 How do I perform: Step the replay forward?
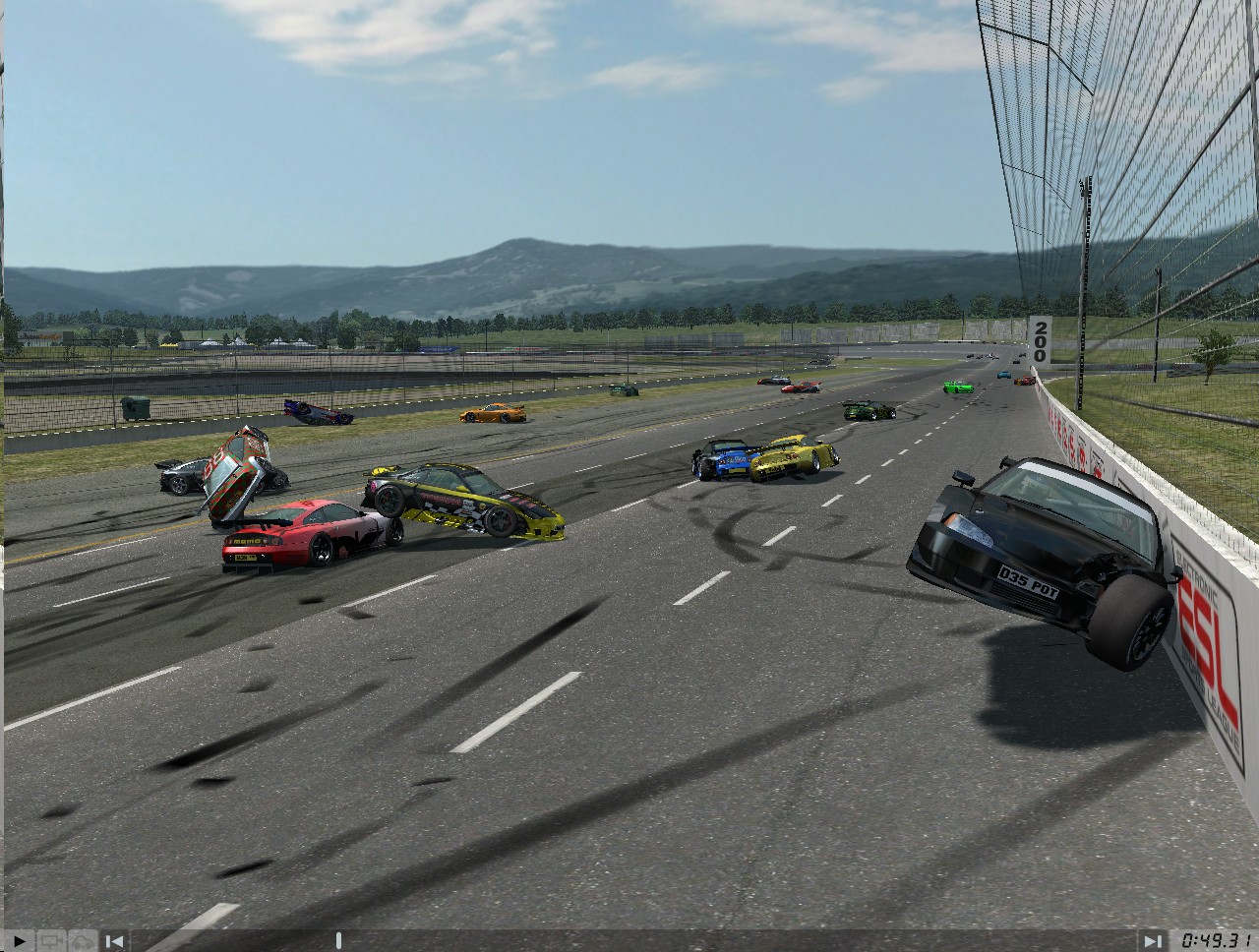pyautogui.click(x=1151, y=940)
